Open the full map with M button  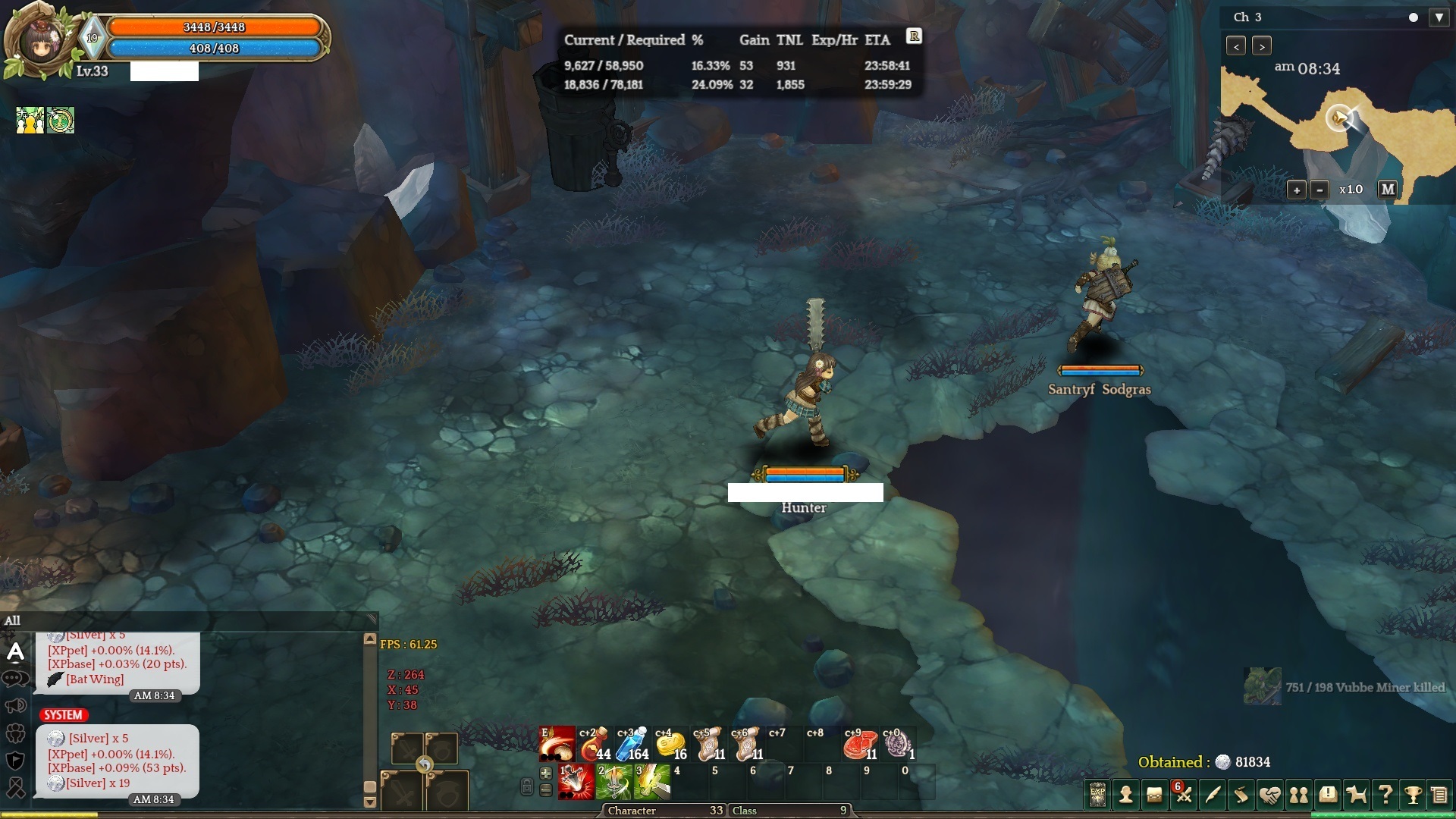1387,190
